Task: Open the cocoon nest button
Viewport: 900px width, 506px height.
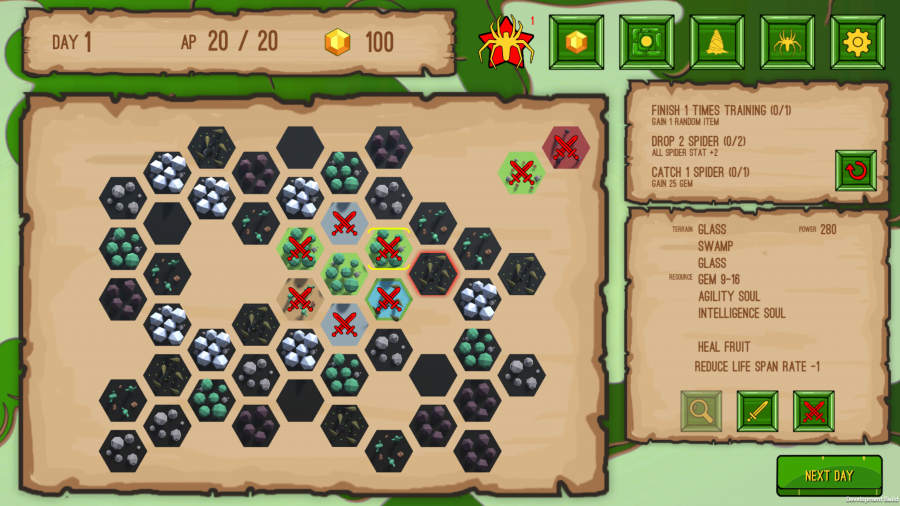Action: (x=717, y=42)
